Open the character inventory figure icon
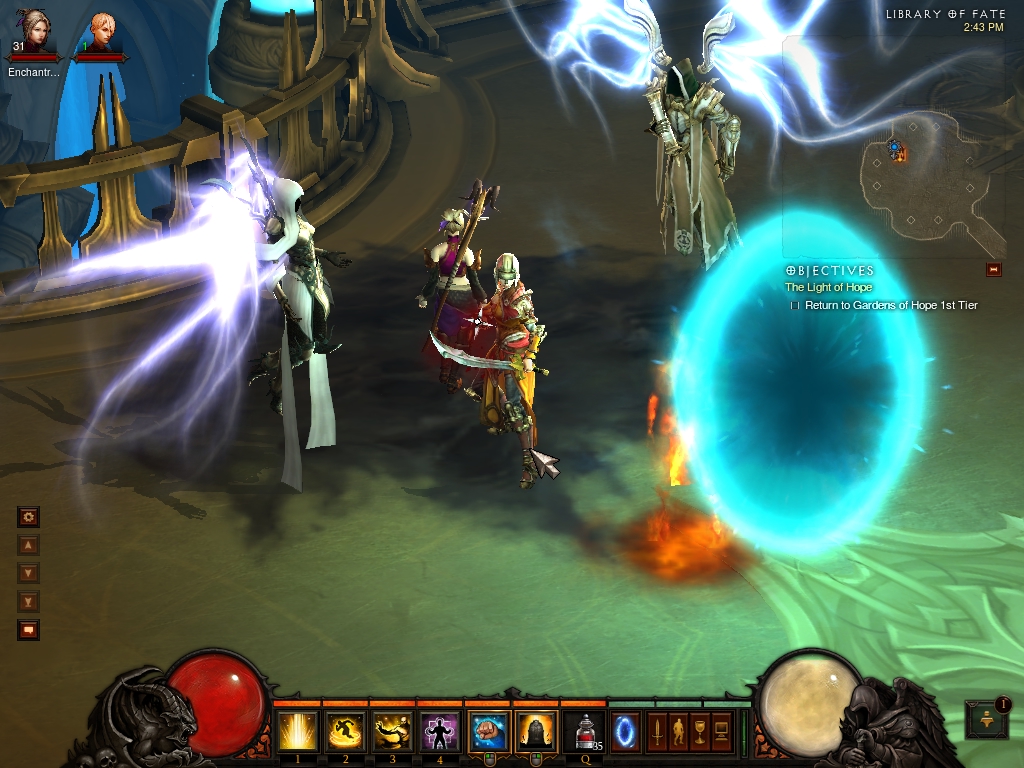Image resolution: width=1024 pixels, height=768 pixels. click(678, 730)
